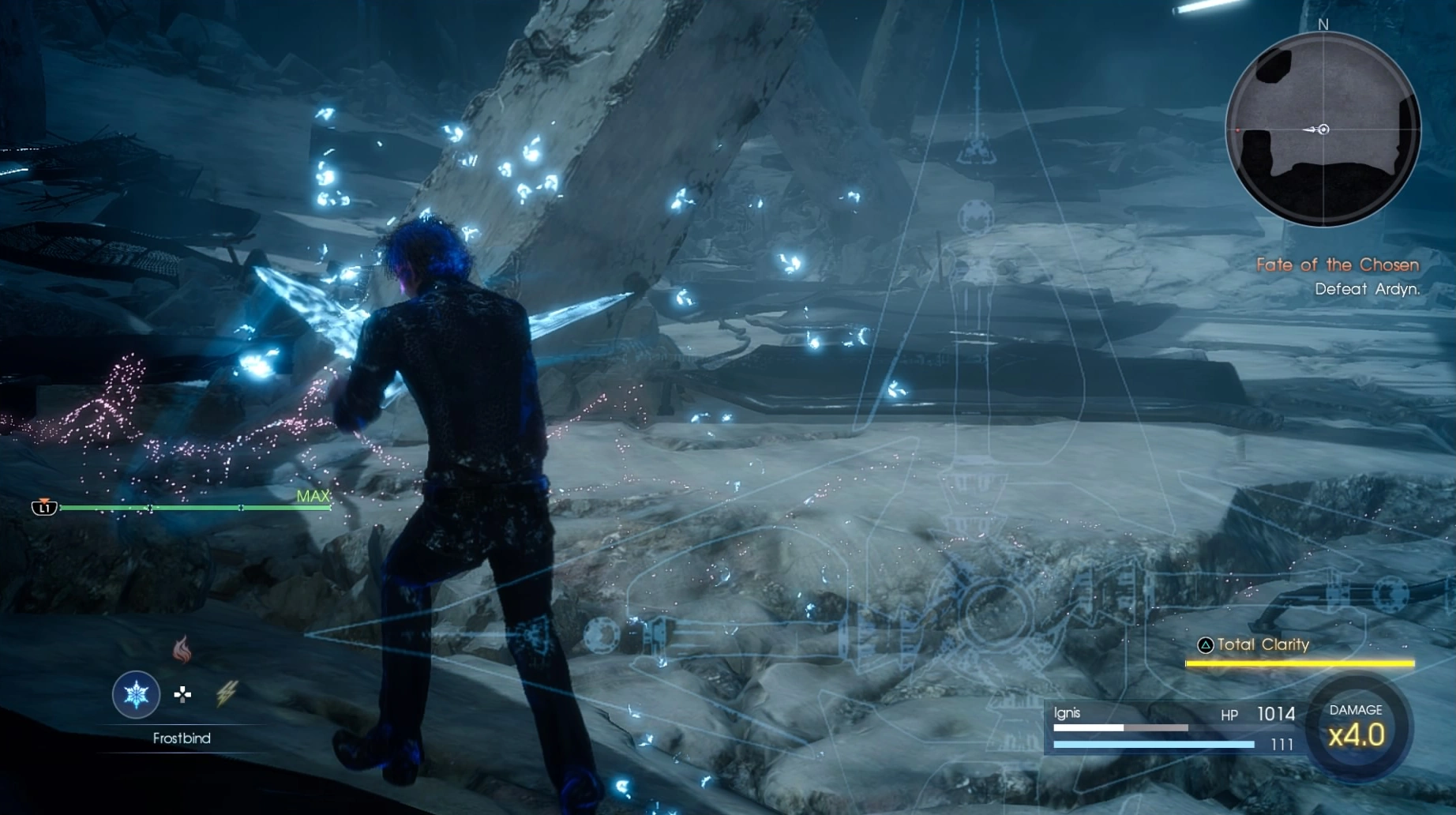
Task: Click the L1 button prompt icon
Action: [45, 505]
